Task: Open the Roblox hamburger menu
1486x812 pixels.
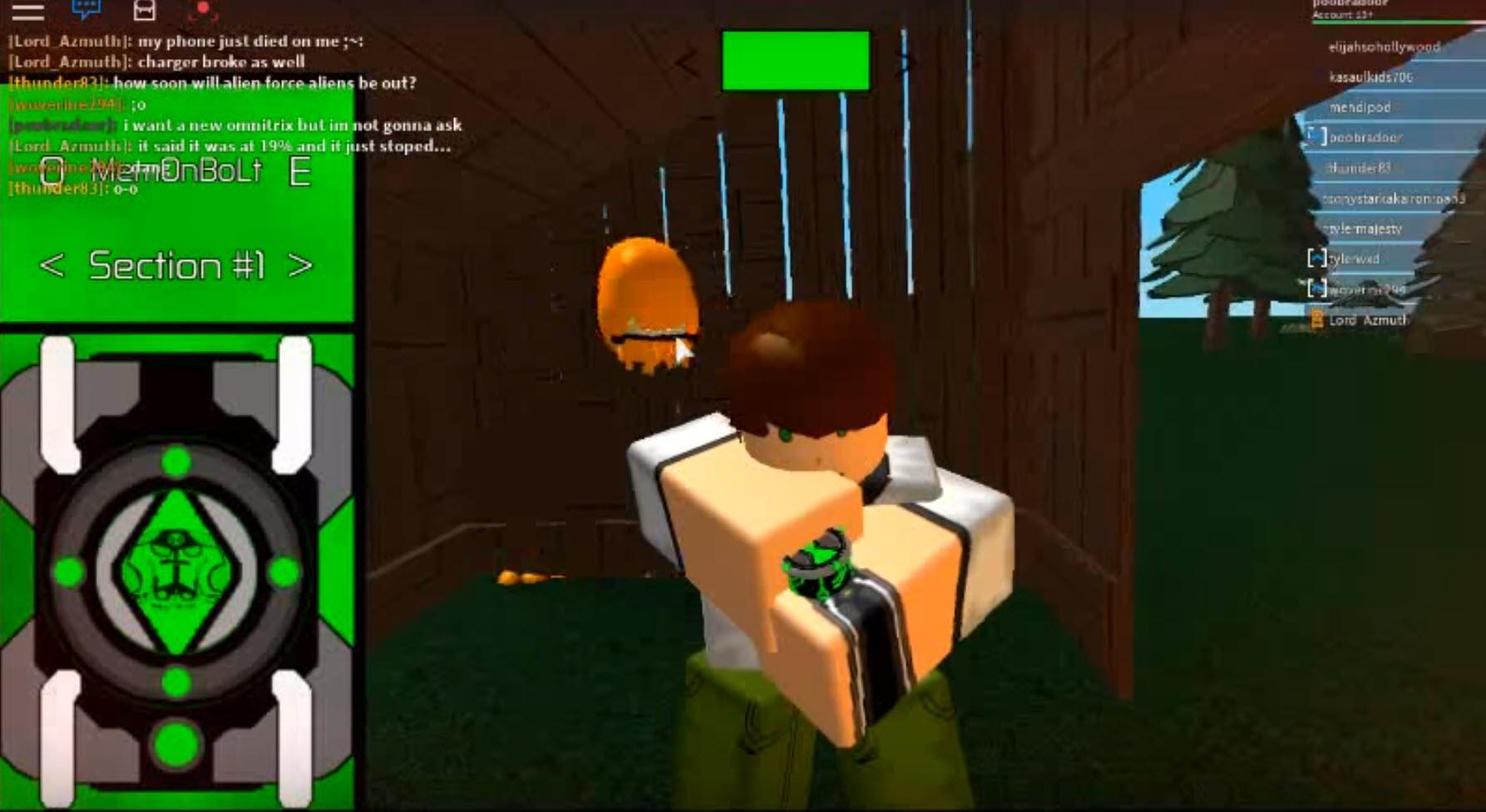Action: [27, 12]
